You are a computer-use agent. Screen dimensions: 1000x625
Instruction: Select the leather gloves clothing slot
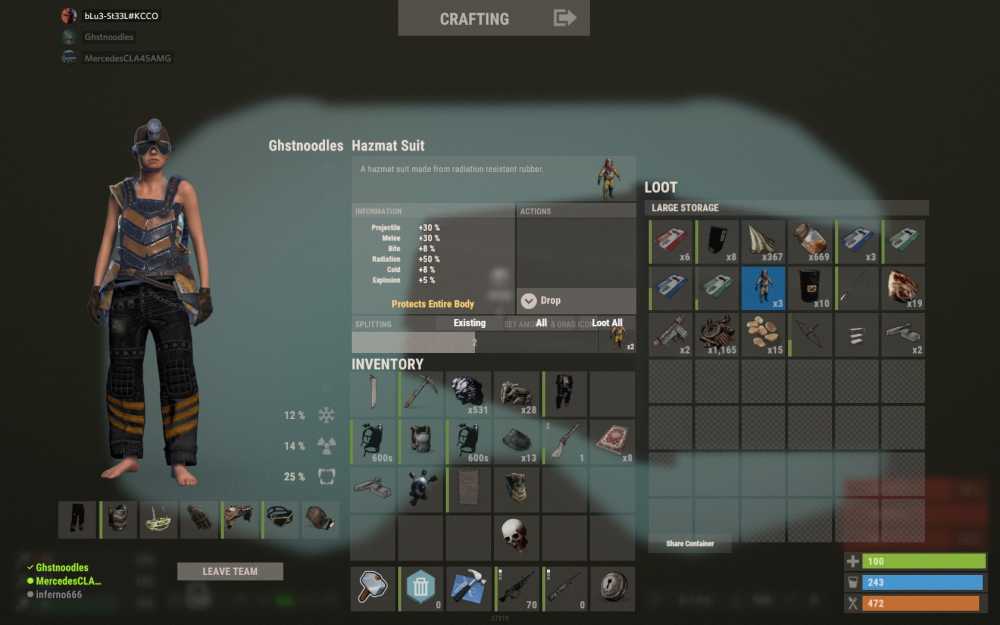click(200, 520)
